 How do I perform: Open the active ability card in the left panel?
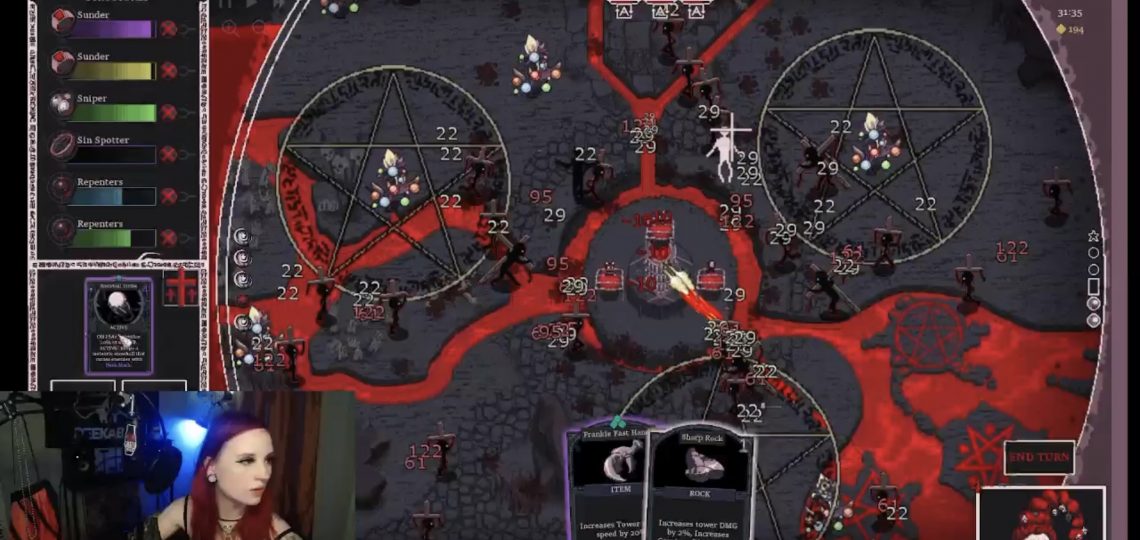pos(118,325)
